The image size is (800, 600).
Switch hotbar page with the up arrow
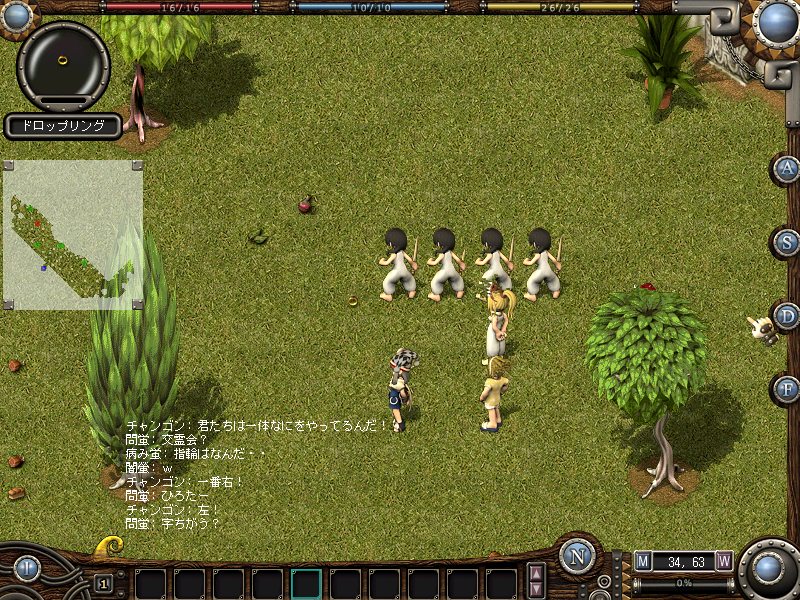pos(536,573)
